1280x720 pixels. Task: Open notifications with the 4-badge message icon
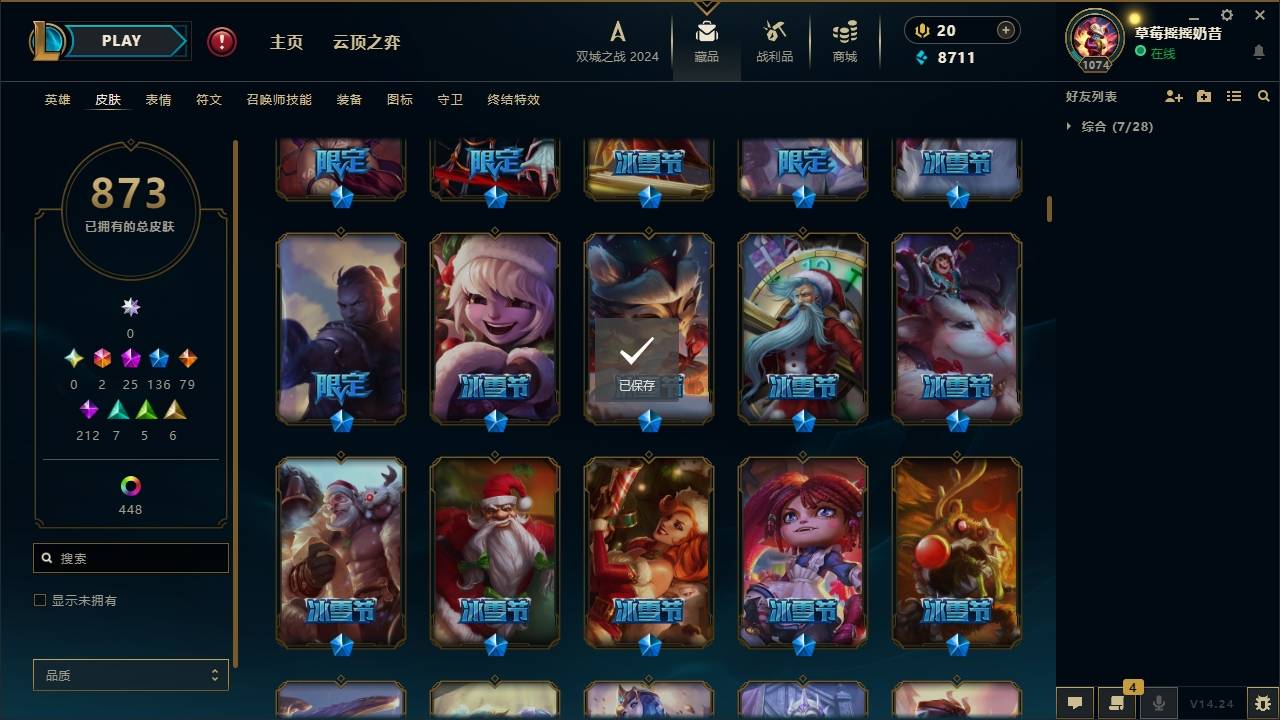1117,703
